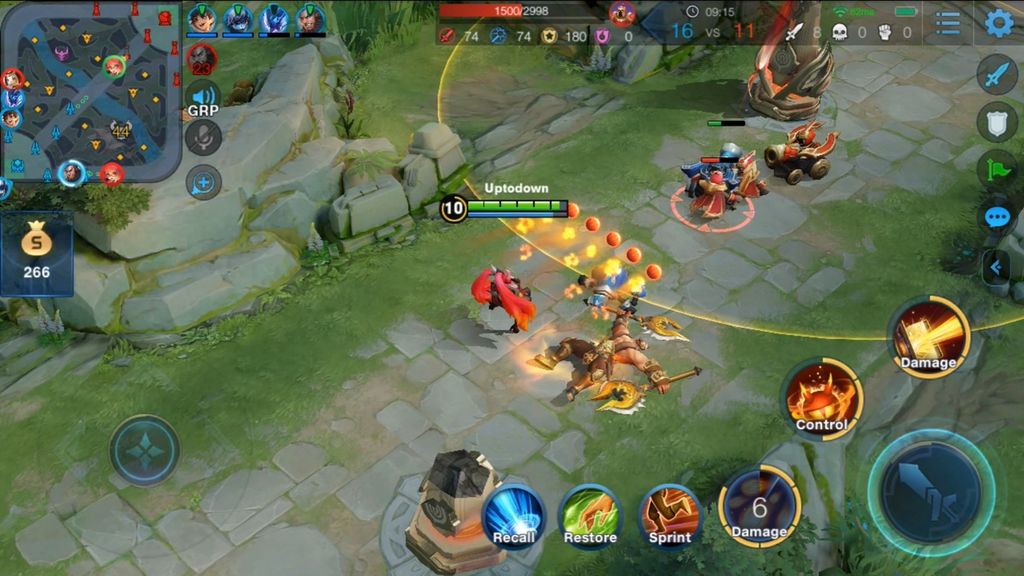1024x576 pixels.
Task: Open the minimap
Action: coord(90,90)
